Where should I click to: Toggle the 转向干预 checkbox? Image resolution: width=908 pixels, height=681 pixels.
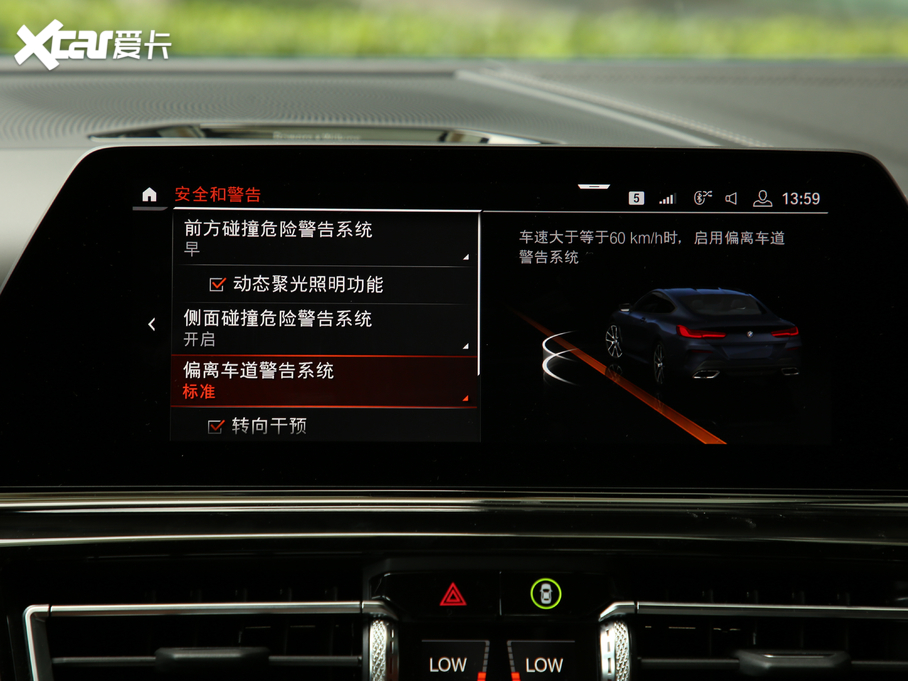215,426
